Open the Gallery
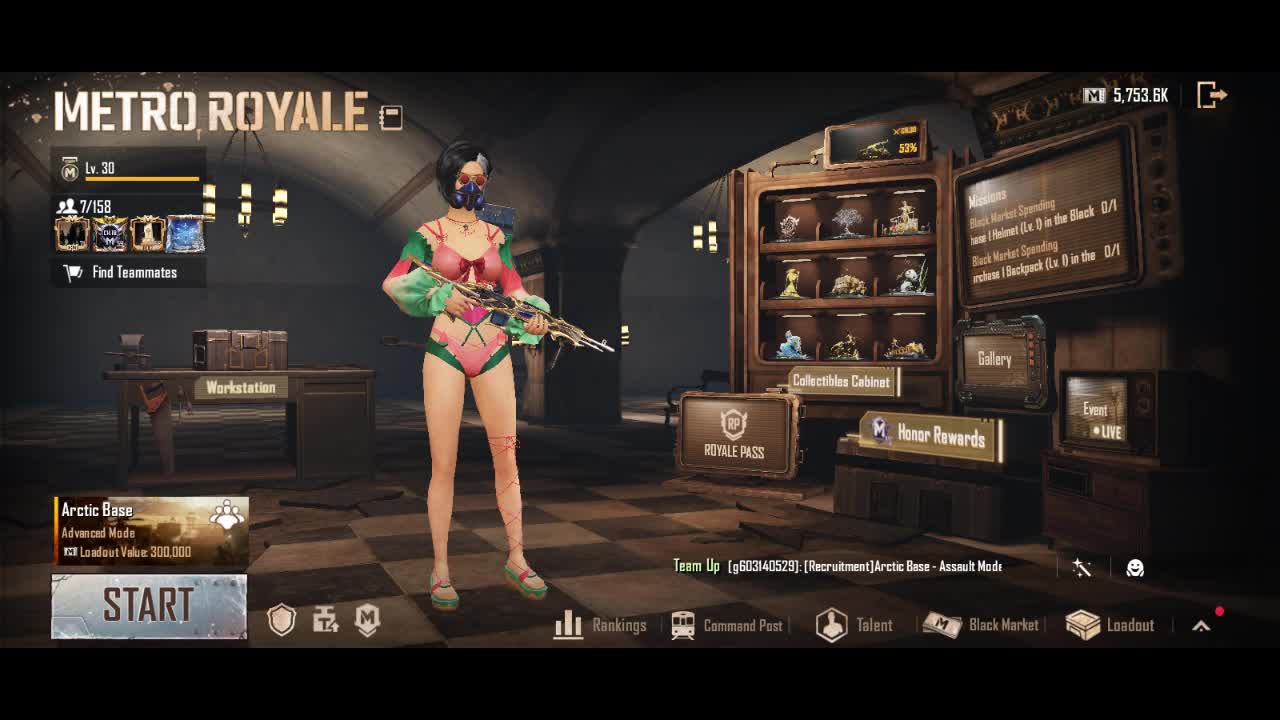This screenshot has height=720, width=1280. (x=995, y=359)
